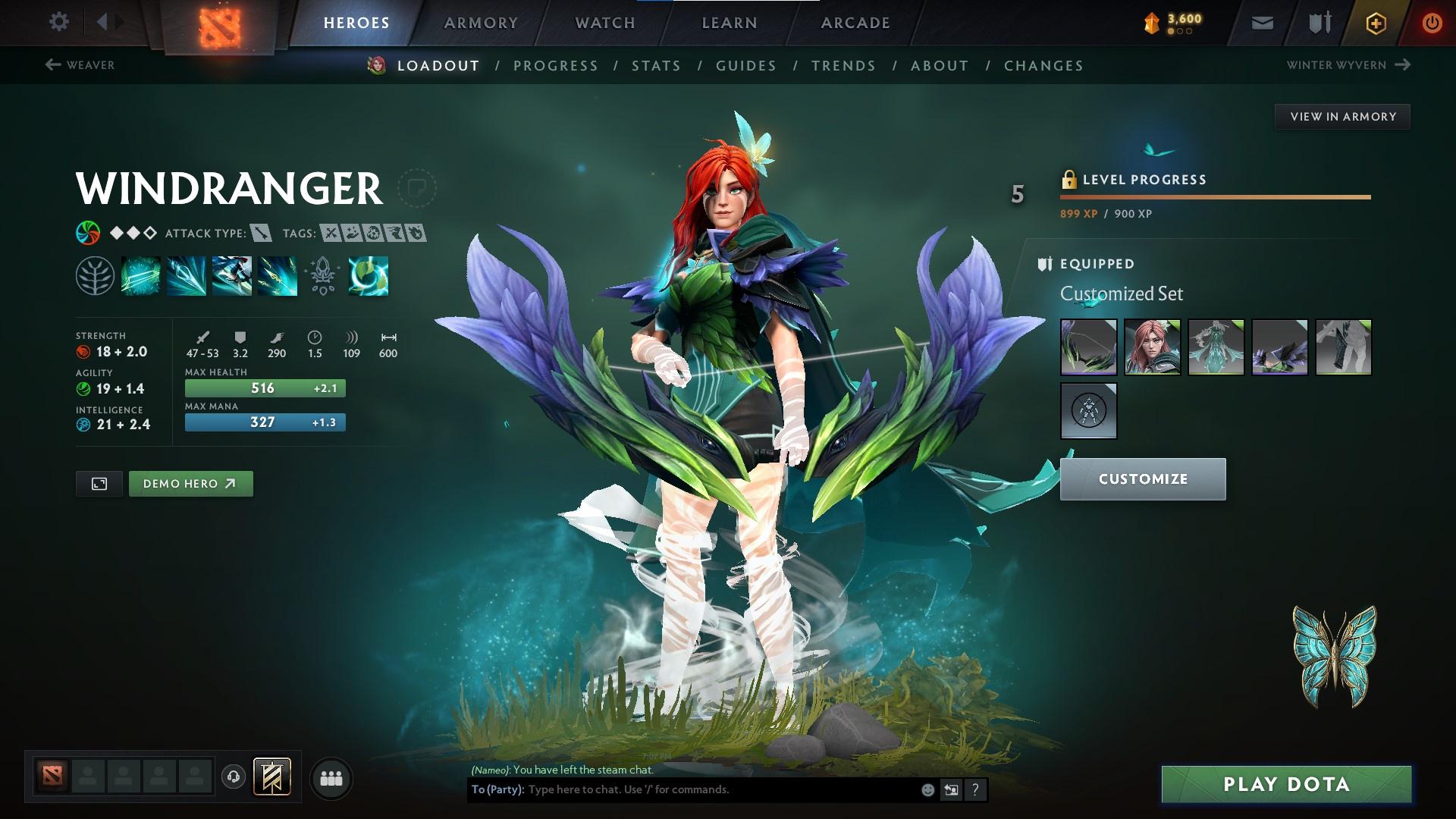Open the settings gear icon

tap(58, 22)
